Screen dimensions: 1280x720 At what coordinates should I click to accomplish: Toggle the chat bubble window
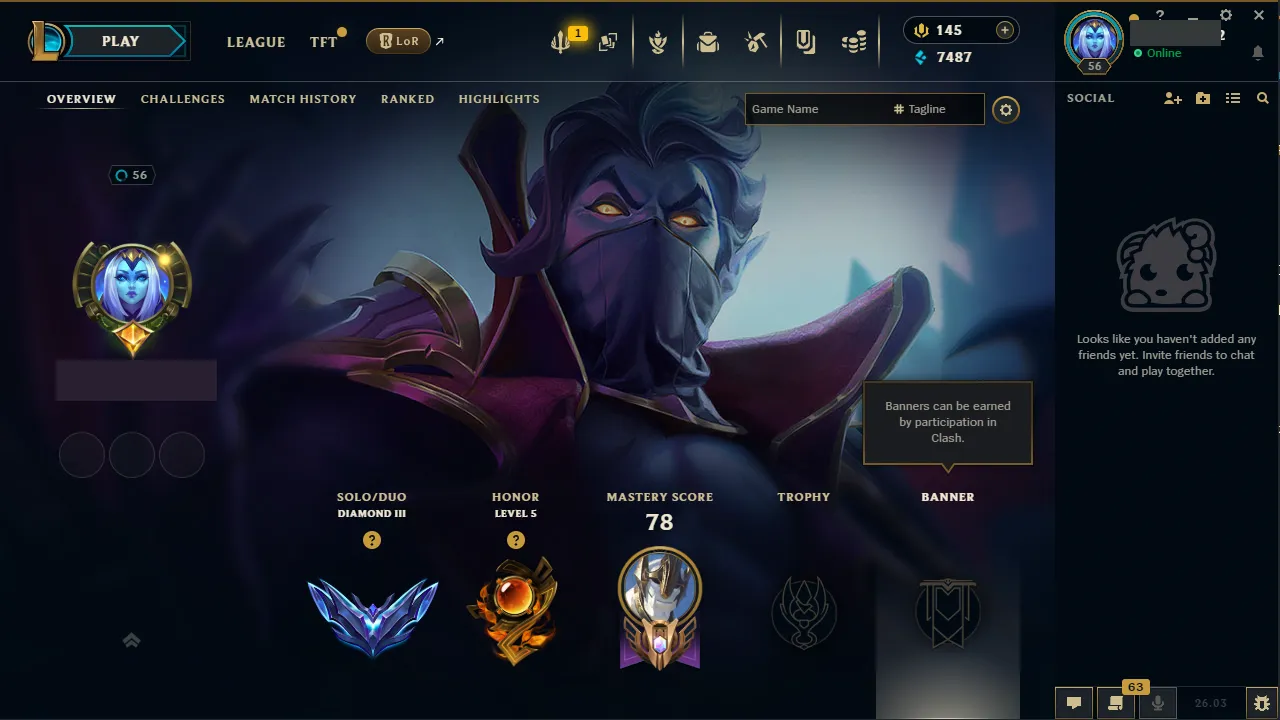pyautogui.click(x=1073, y=703)
